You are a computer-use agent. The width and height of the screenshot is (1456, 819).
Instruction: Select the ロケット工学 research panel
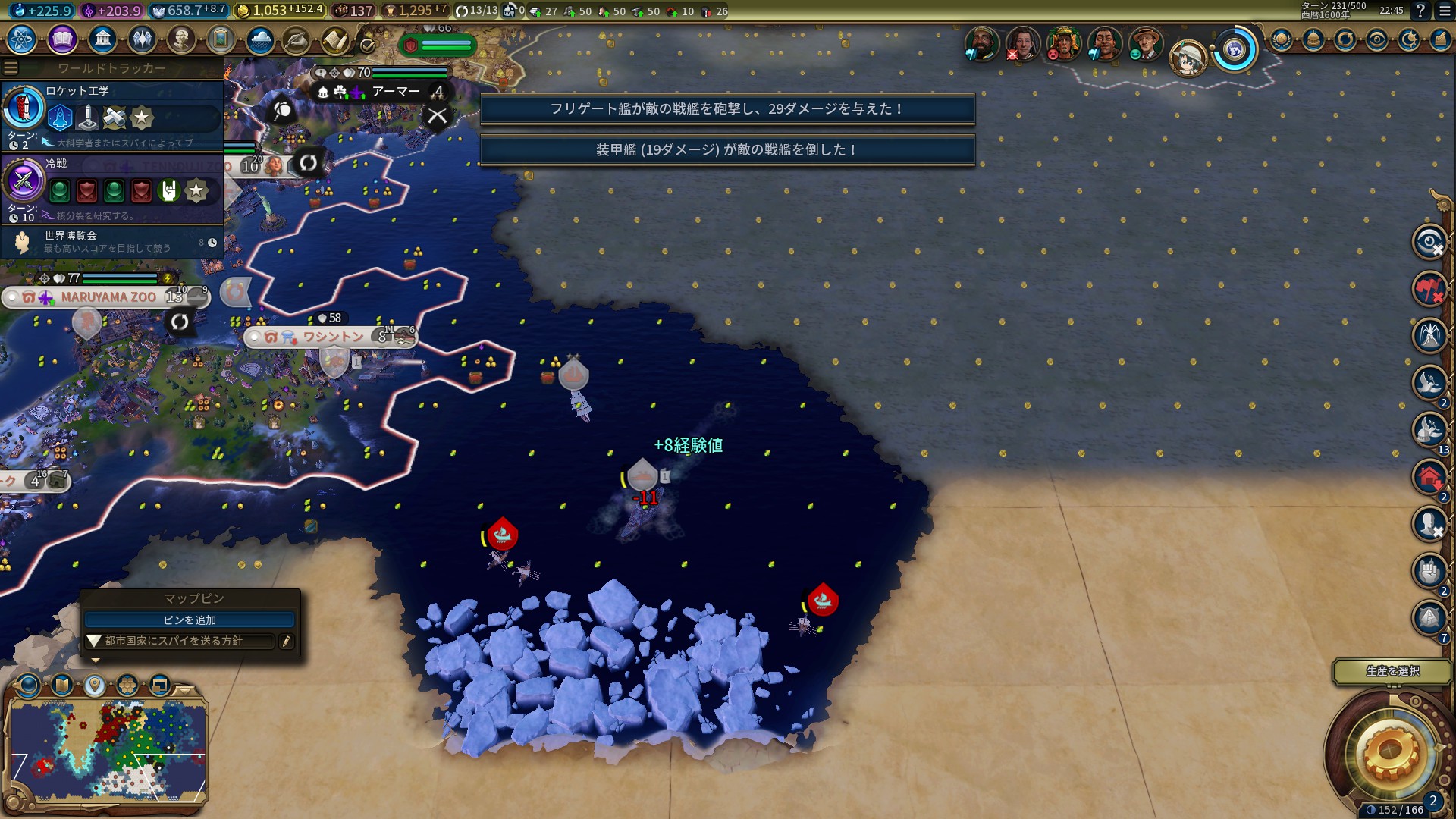click(x=114, y=112)
